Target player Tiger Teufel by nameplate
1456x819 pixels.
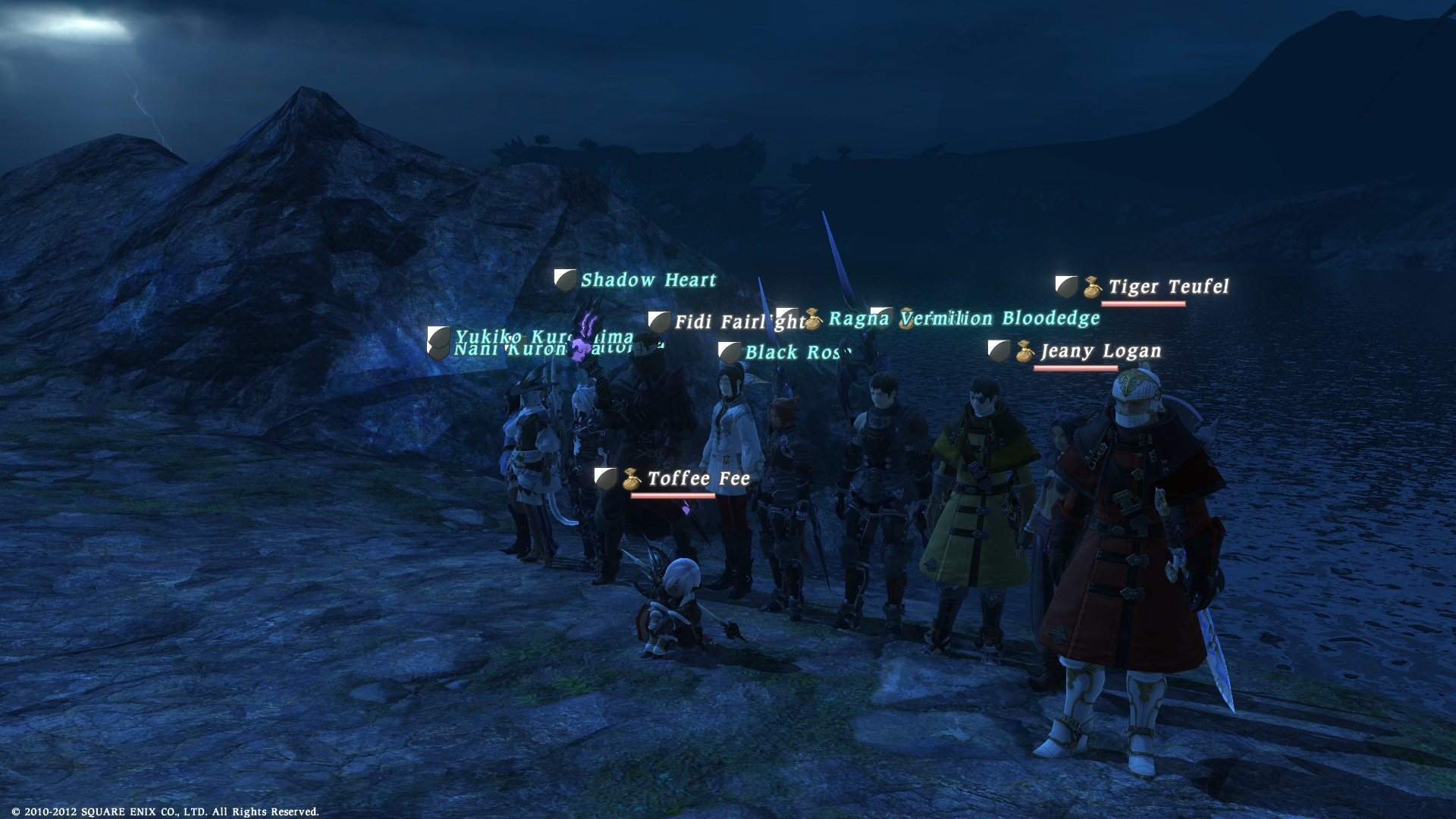pyautogui.click(x=1168, y=287)
